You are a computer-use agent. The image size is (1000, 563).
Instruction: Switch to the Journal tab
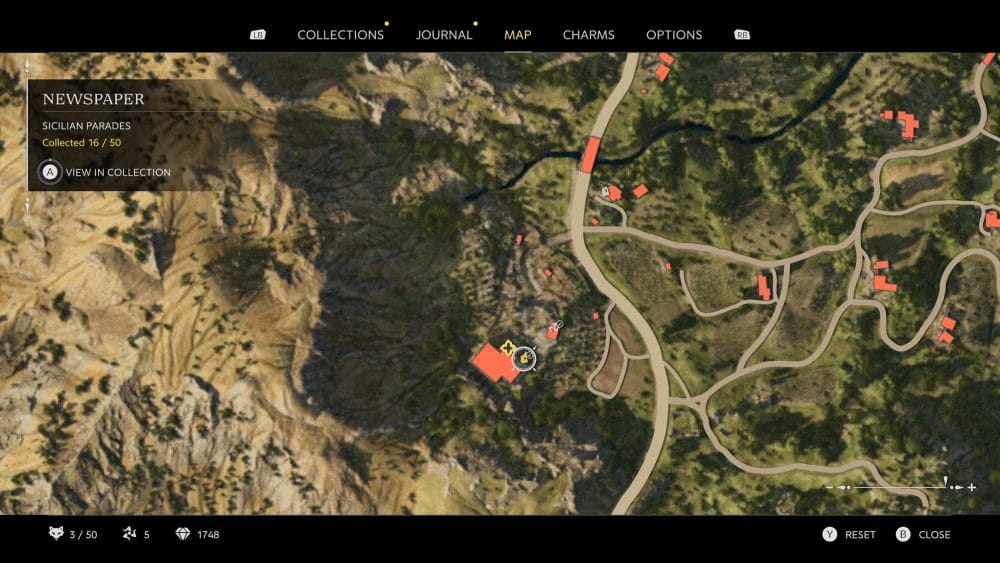point(444,35)
